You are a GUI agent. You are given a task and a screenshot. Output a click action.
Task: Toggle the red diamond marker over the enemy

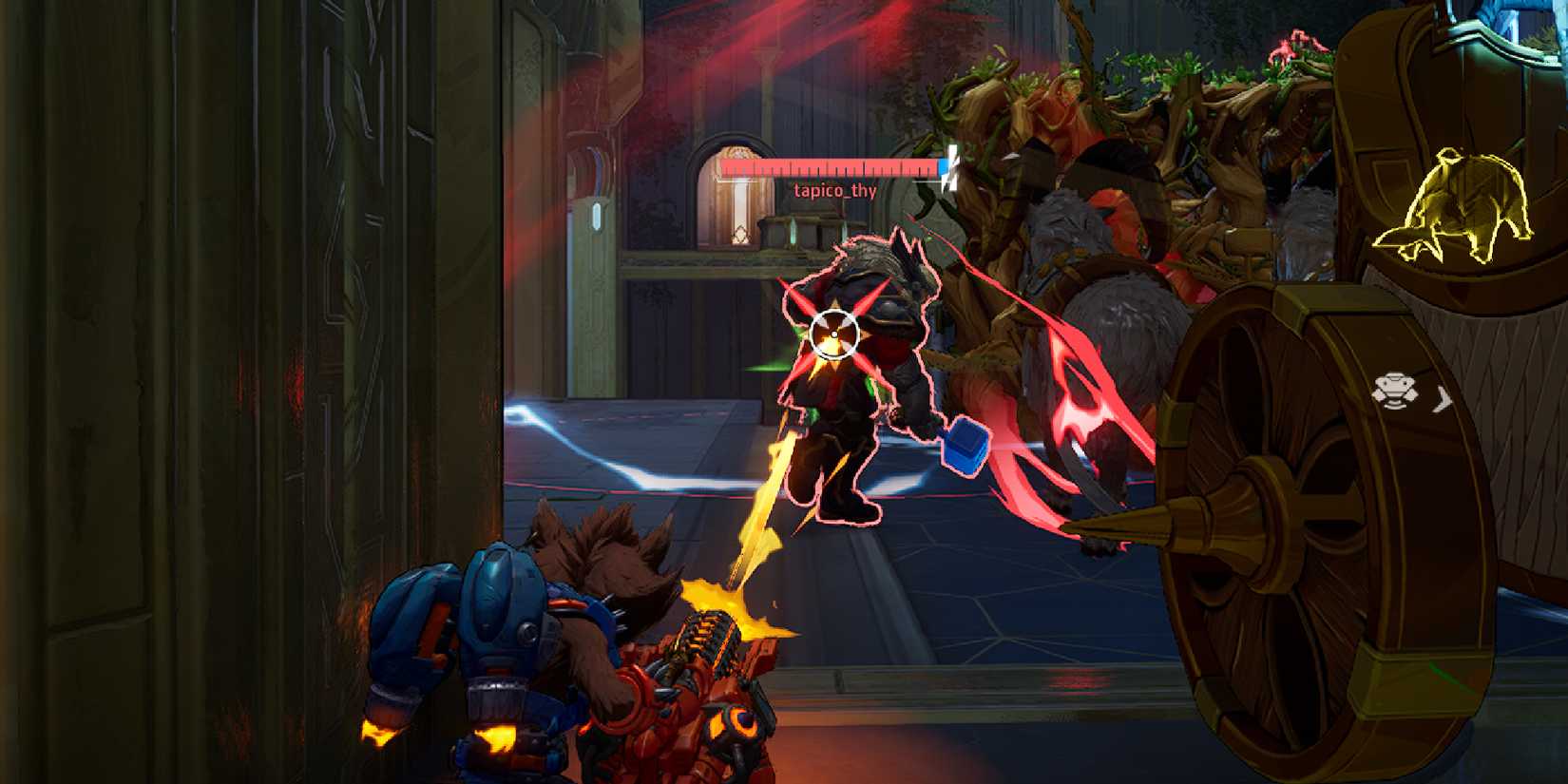pos(836,314)
